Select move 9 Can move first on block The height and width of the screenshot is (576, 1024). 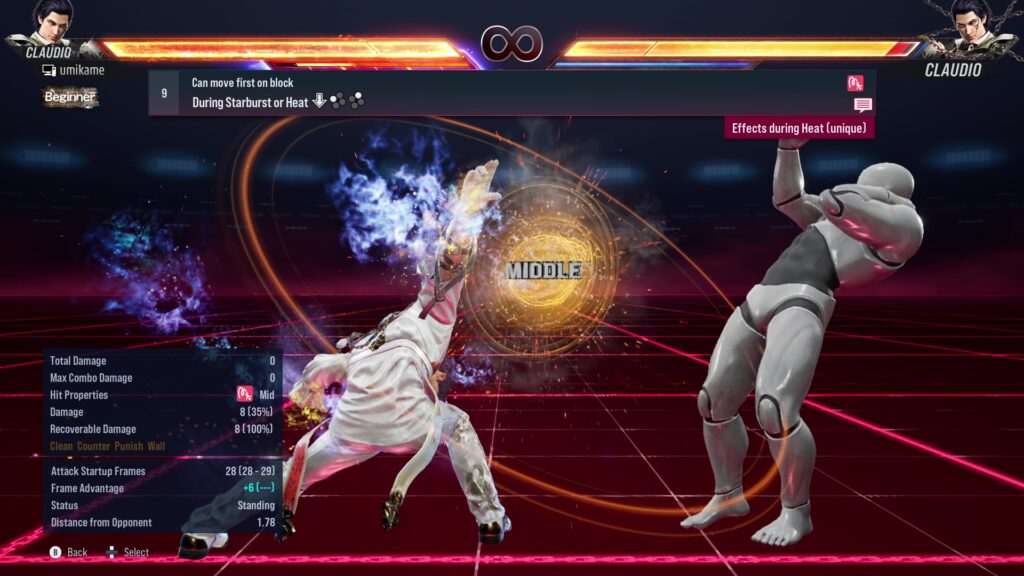click(500, 92)
